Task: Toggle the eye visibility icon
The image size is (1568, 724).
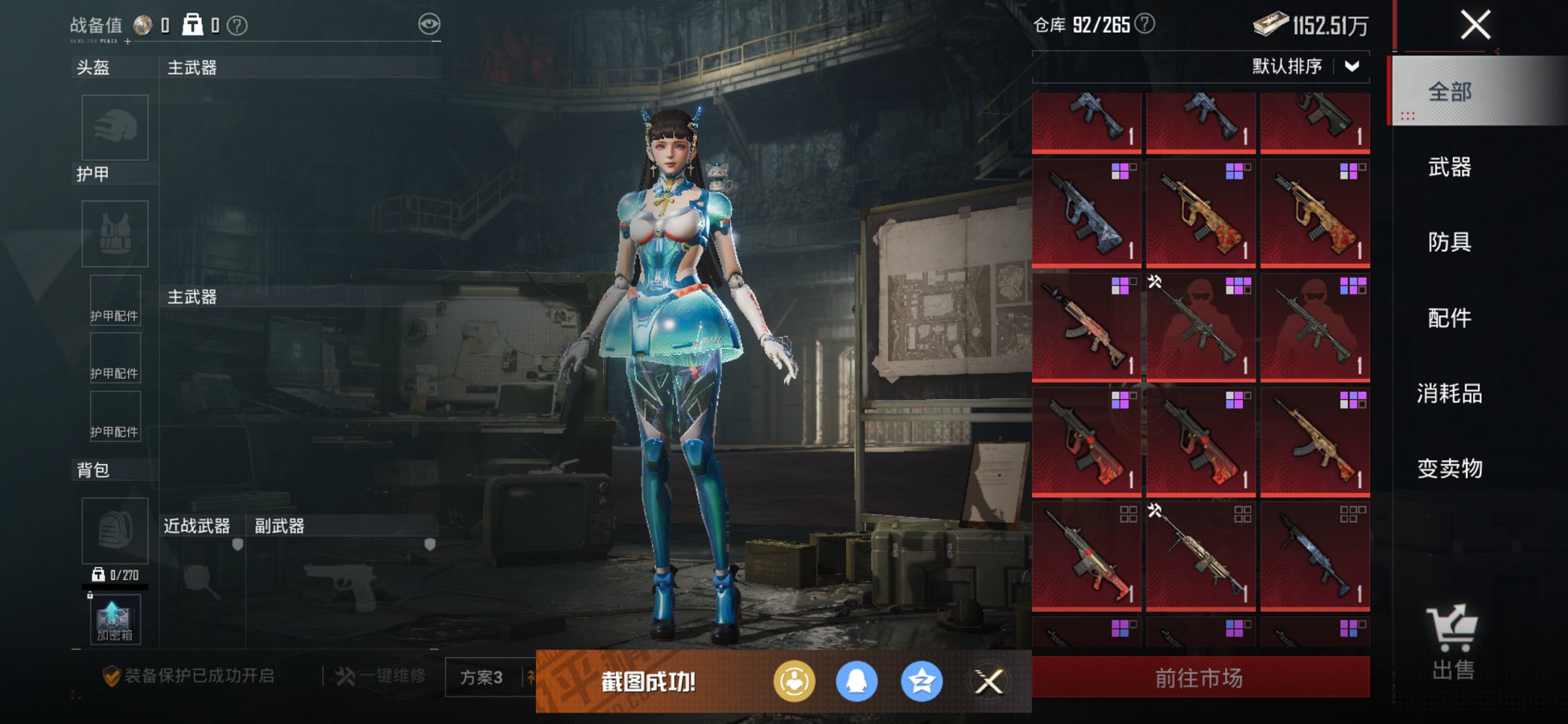Action: [x=429, y=24]
